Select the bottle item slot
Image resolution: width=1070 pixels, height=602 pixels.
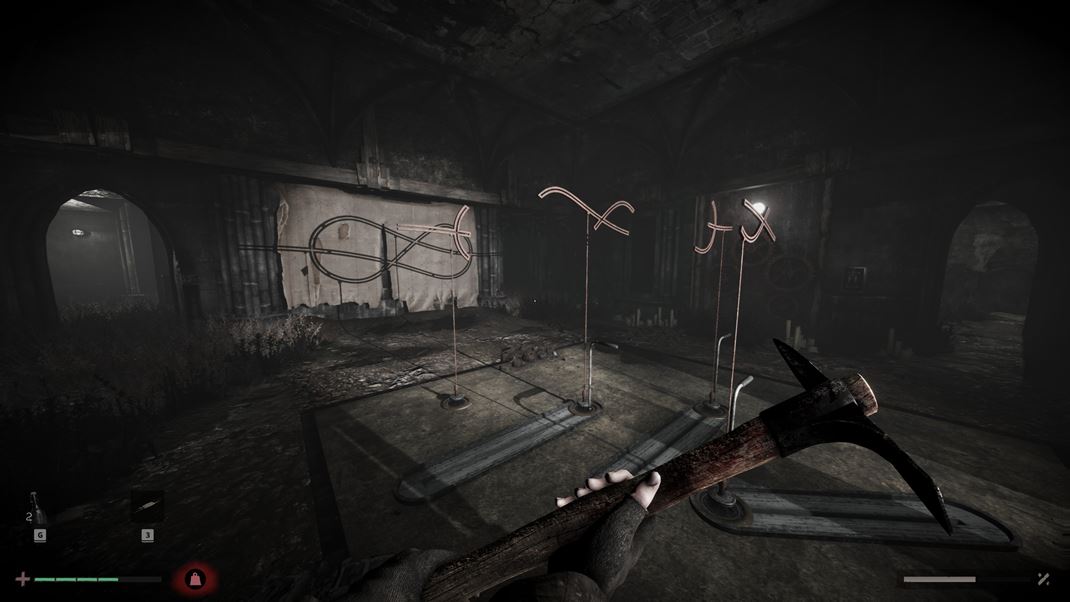[x=38, y=508]
